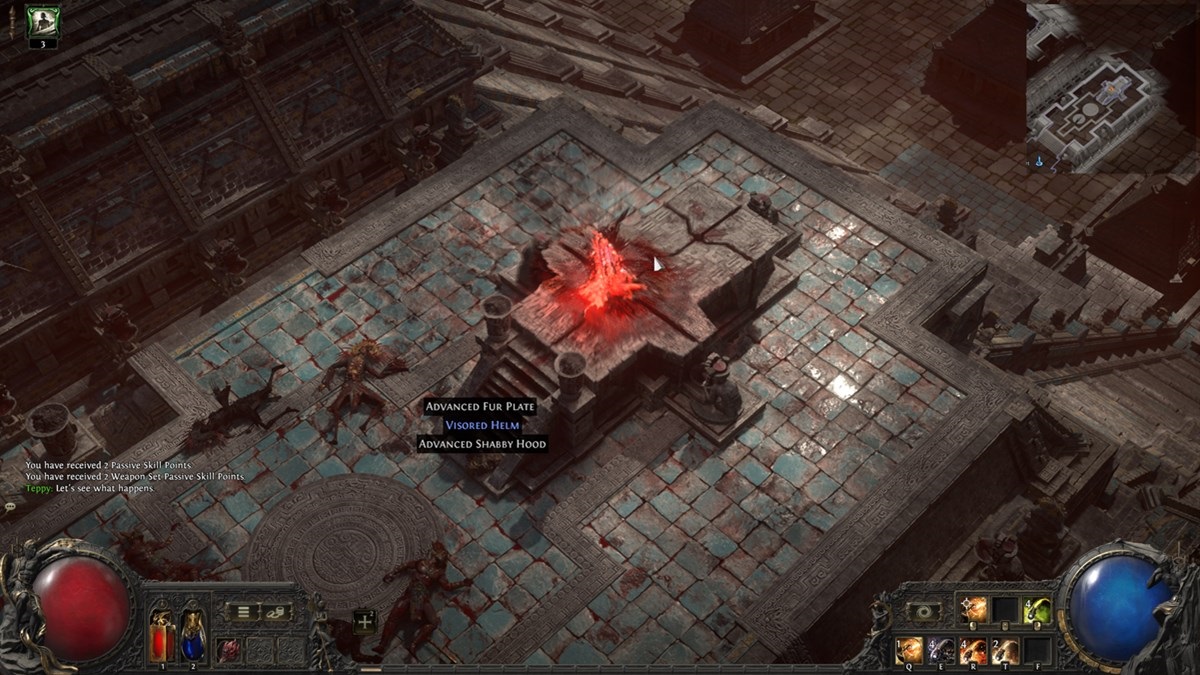Select the crosshair fire skill icon
Image resolution: width=1200 pixels, height=675 pixels.
(x=973, y=610)
